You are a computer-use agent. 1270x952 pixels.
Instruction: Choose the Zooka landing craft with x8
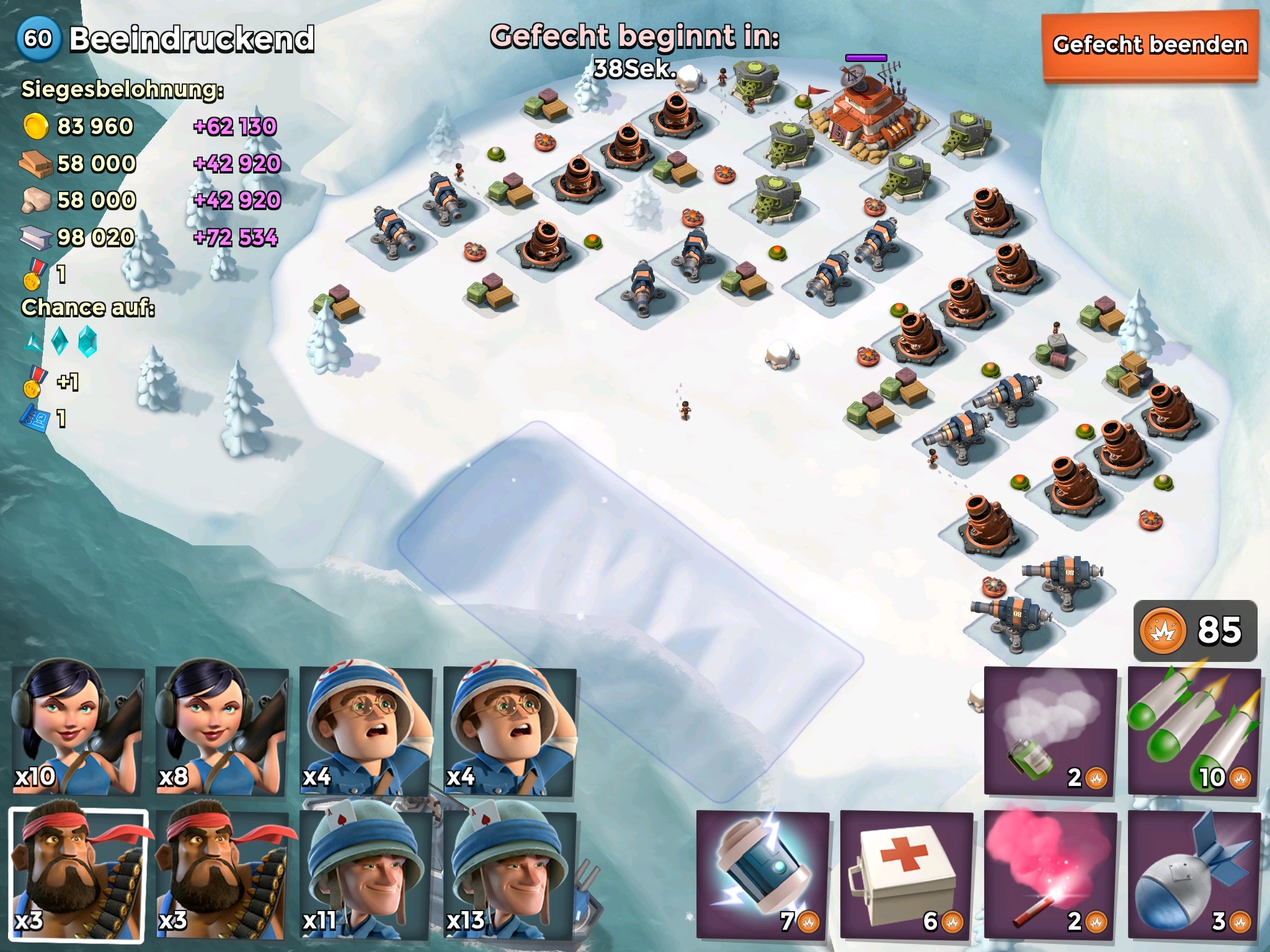[x=221, y=731]
